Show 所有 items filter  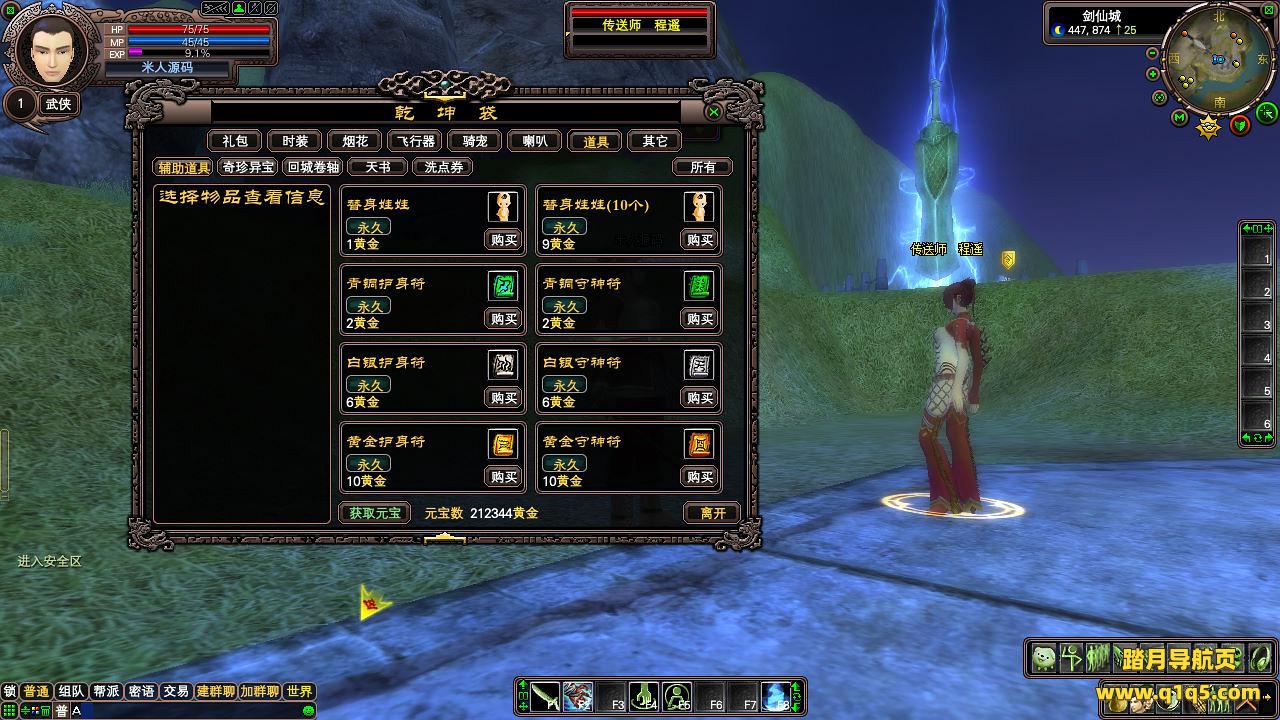pyautogui.click(x=703, y=167)
